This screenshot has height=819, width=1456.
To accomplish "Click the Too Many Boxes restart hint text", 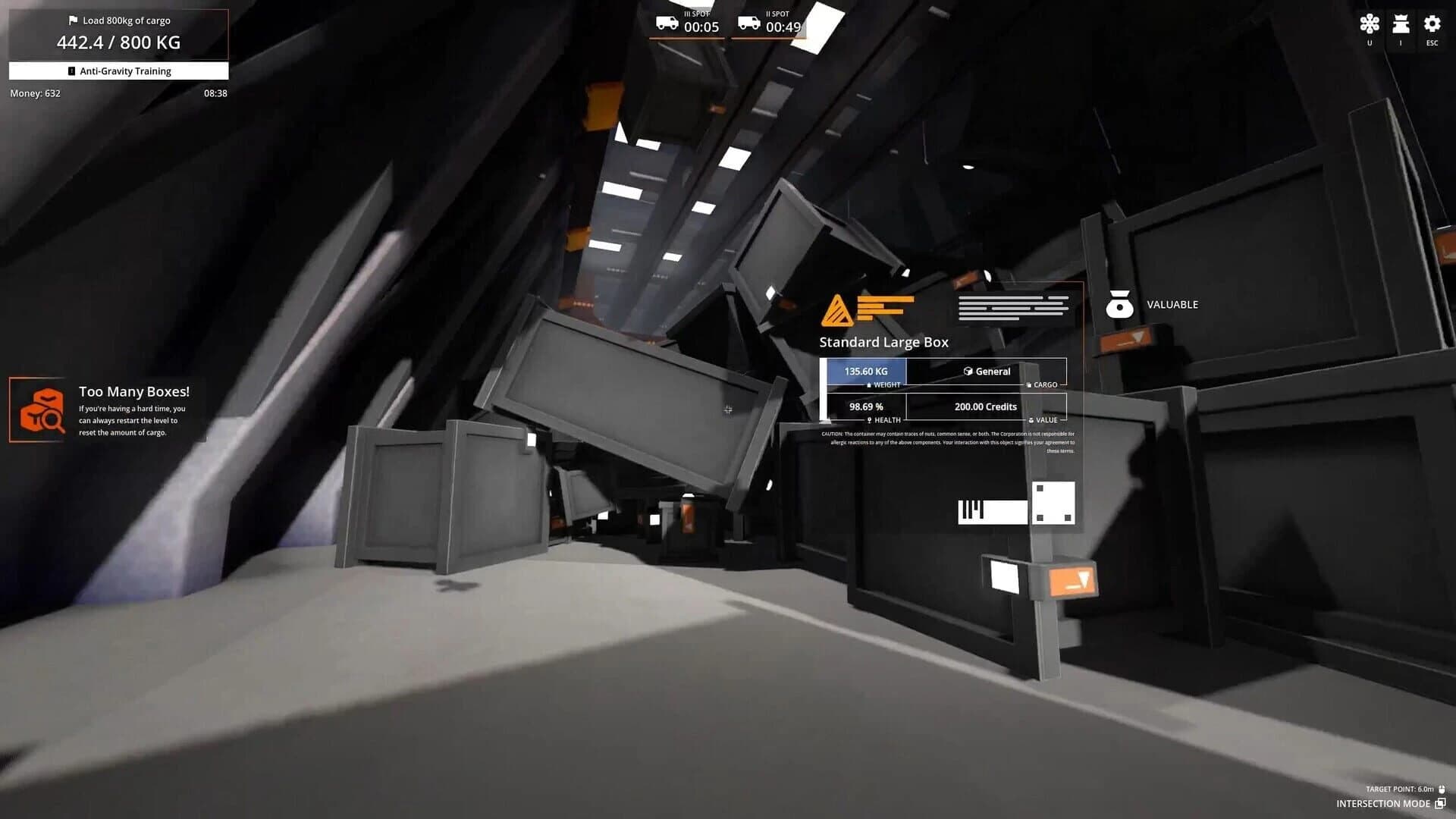I will click(133, 419).
